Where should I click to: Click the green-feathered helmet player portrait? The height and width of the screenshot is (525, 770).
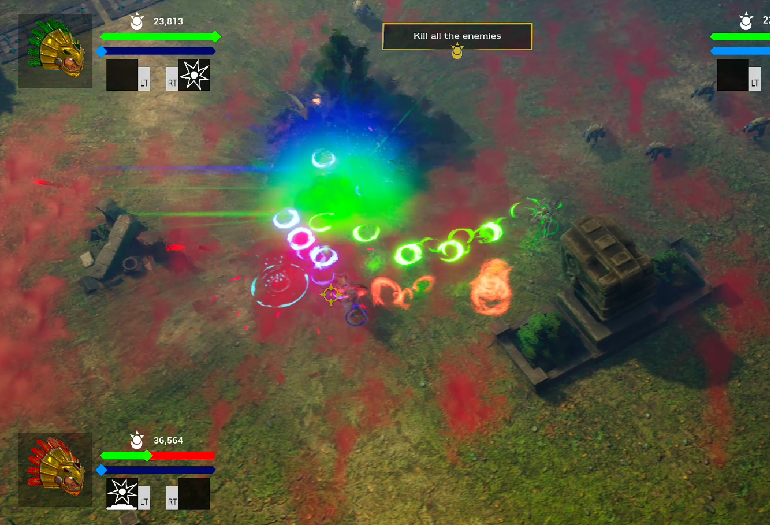pyautogui.click(x=55, y=51)
